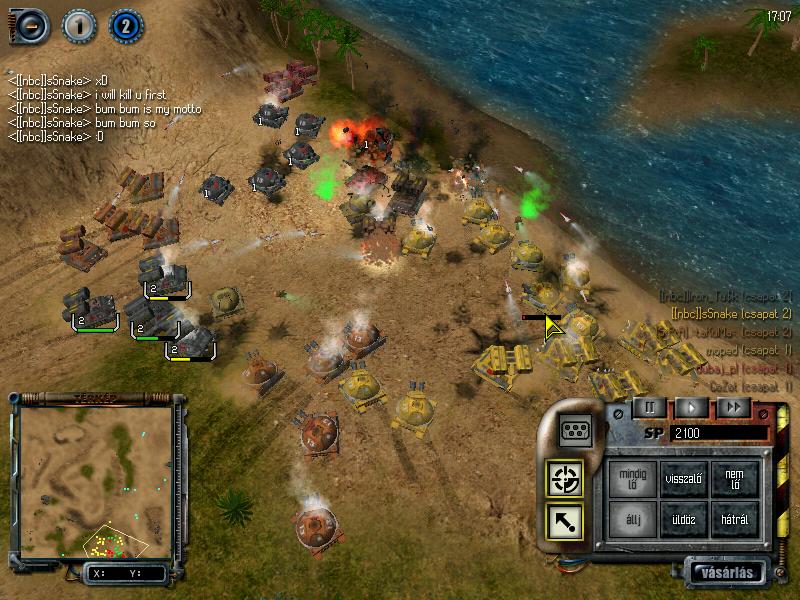The image size is (800, 600).
Task: Set units to "visszalő" return fire
Action: [684, 479]
